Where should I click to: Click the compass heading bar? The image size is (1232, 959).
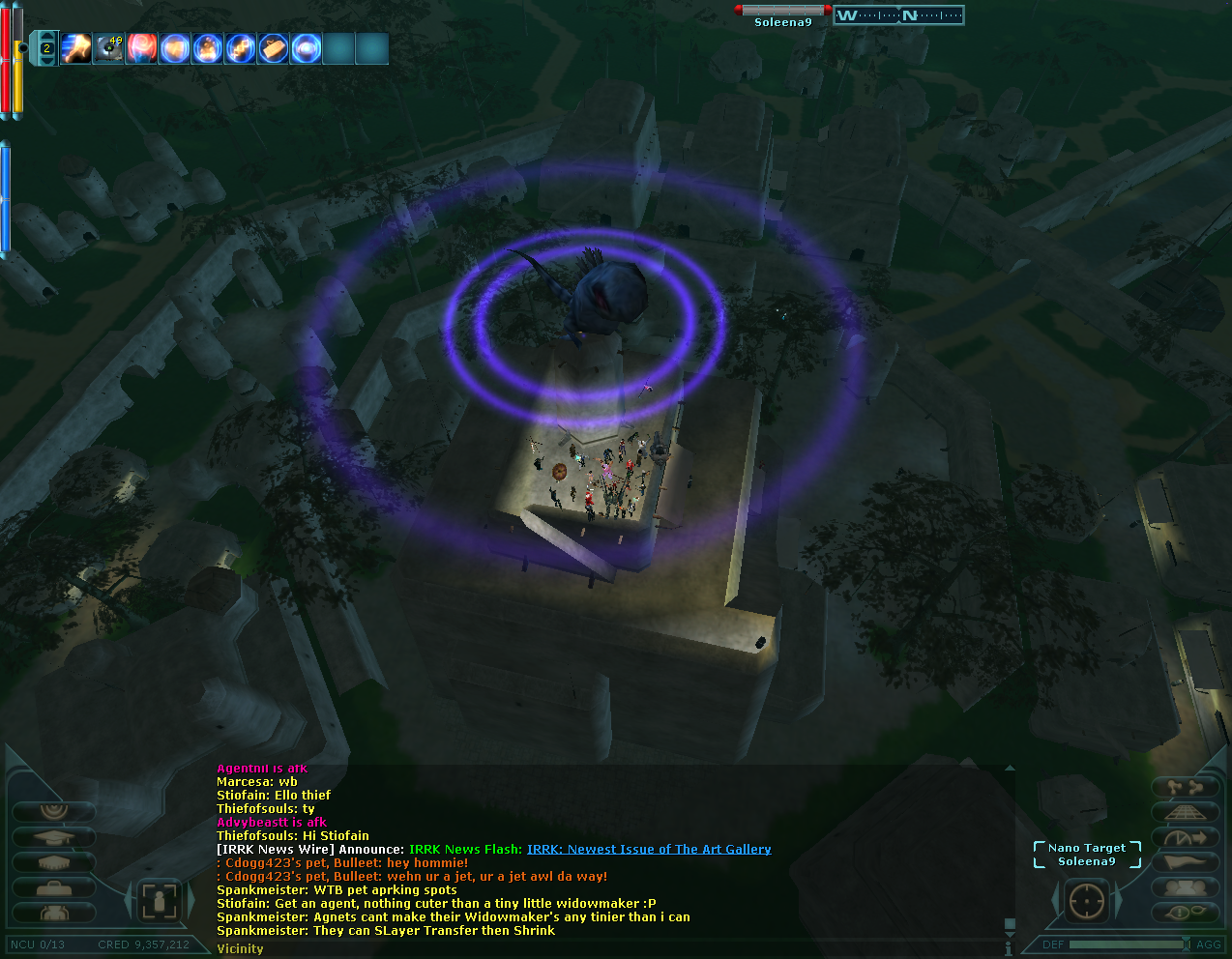(898, 15)
